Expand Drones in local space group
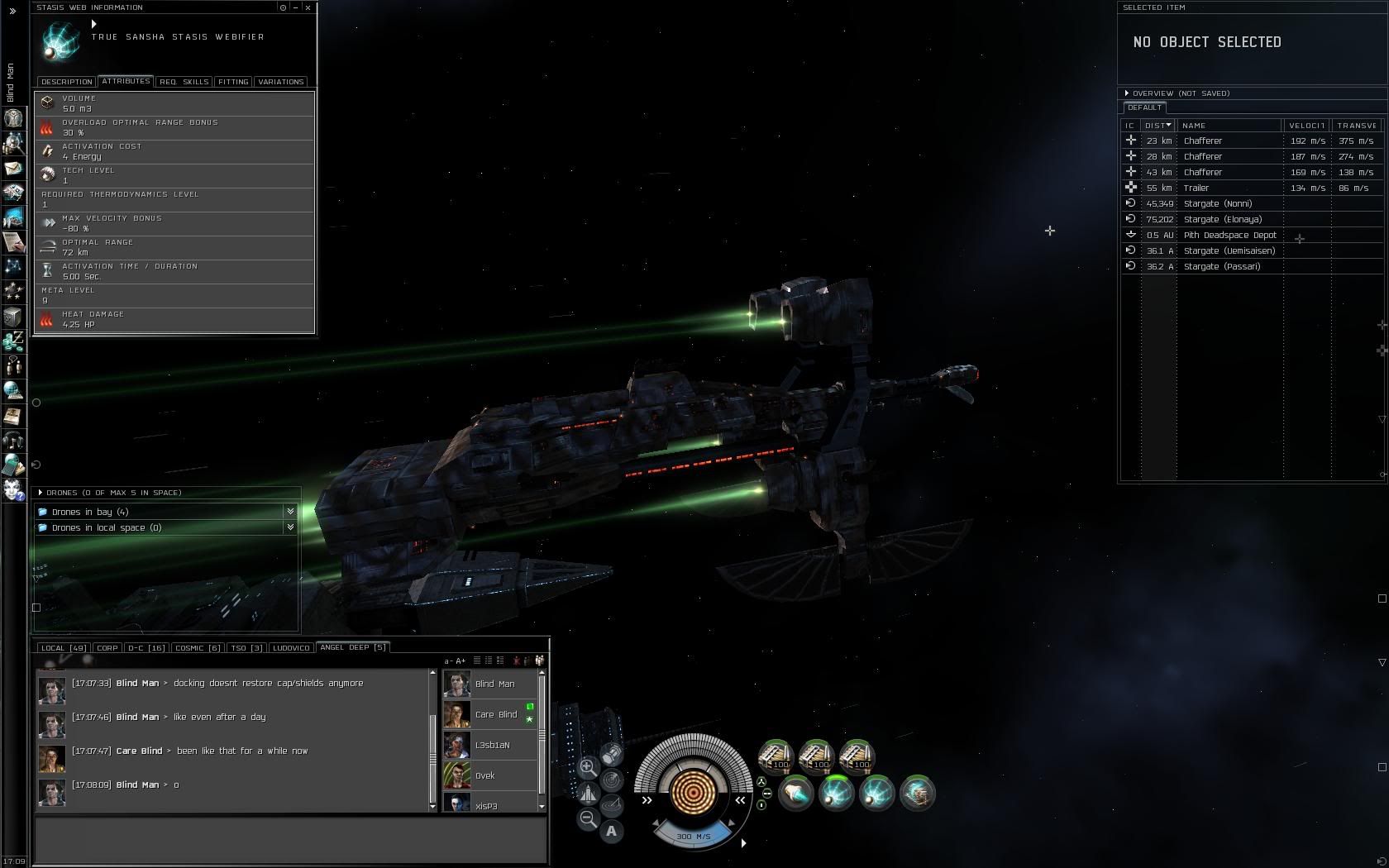Image resolution: width=1389 pixels, height=868 pixels. click(x=290, y=527)
